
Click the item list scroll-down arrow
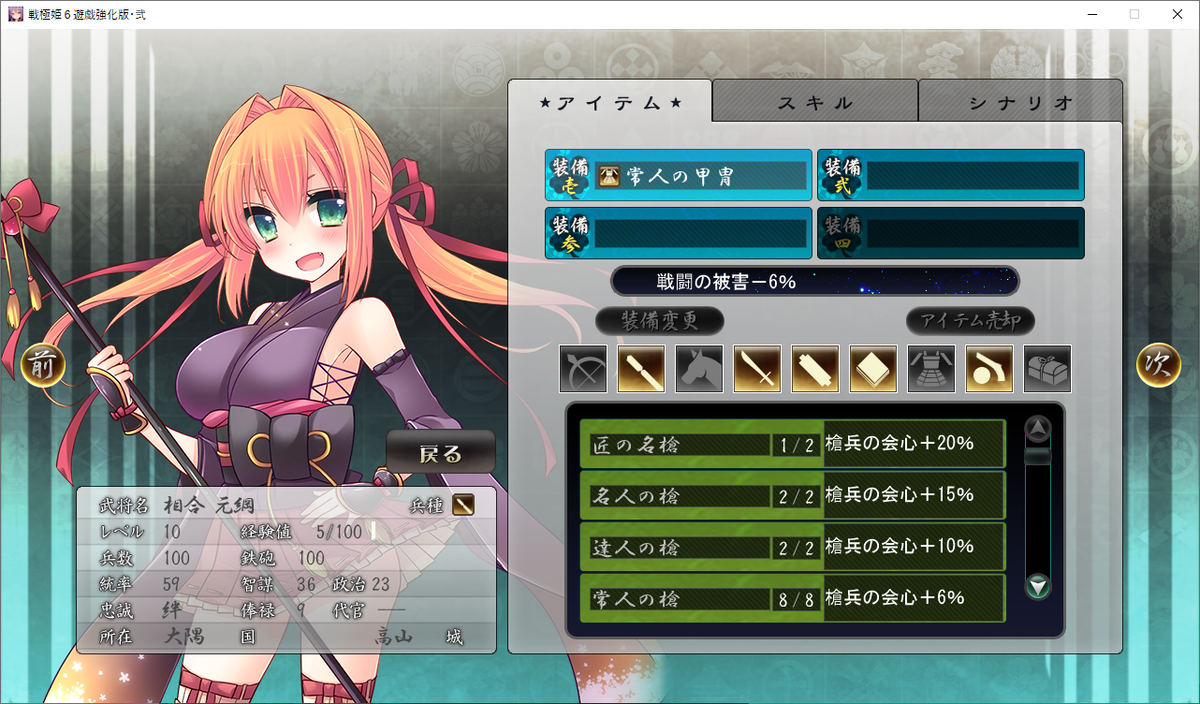(1039, 586)
